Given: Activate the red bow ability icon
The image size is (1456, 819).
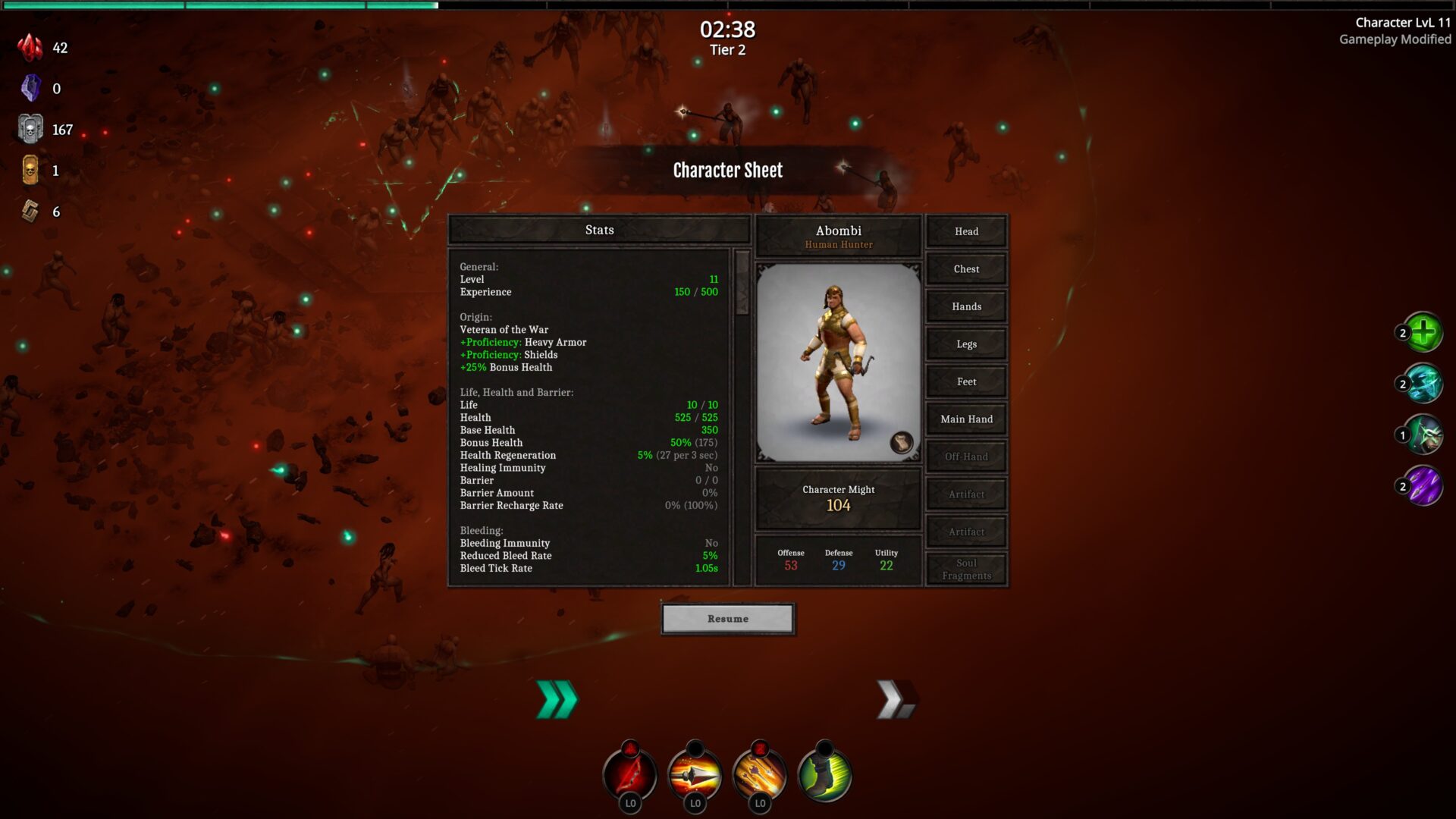Looking at the screenshot, I should point(630,773).
